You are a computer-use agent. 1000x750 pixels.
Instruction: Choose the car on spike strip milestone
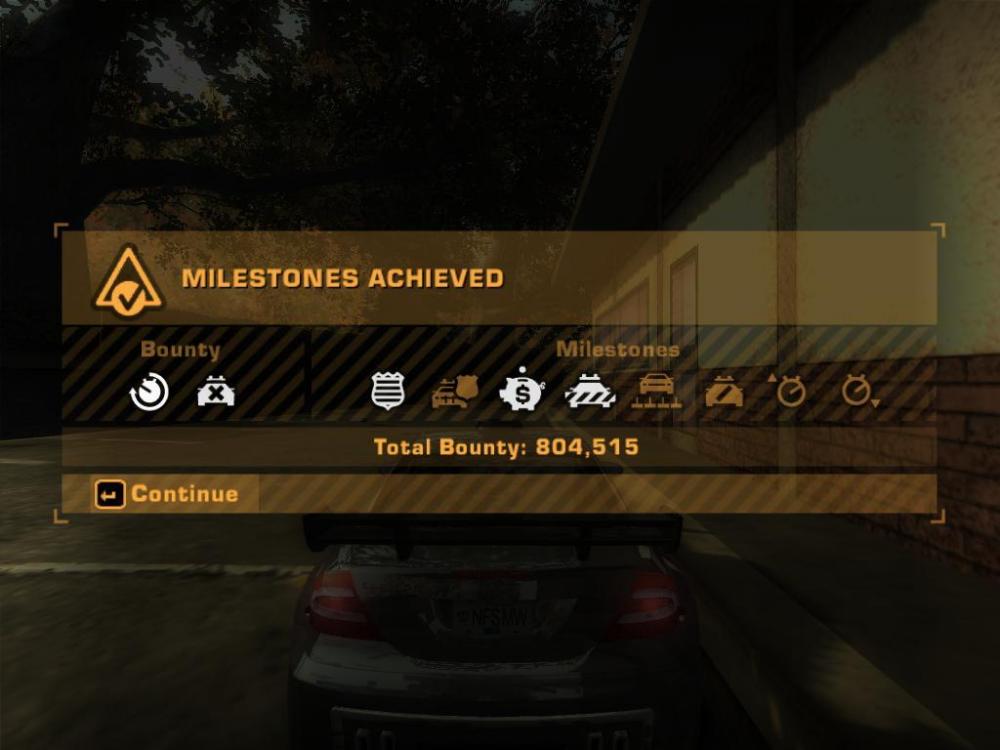[x=657, y=391]
